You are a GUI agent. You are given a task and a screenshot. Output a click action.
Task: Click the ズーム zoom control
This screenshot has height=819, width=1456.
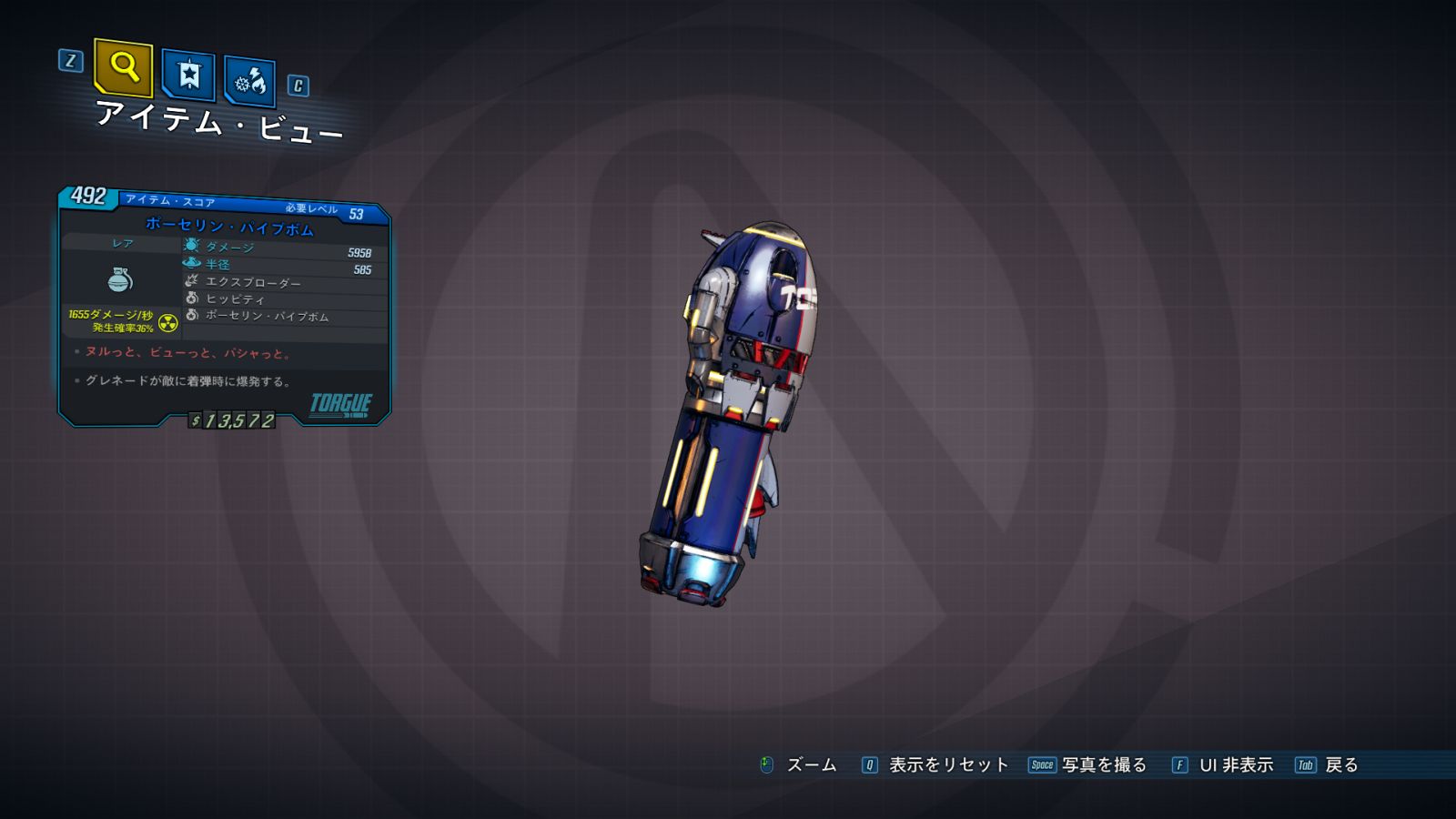(x=798, y=765)
